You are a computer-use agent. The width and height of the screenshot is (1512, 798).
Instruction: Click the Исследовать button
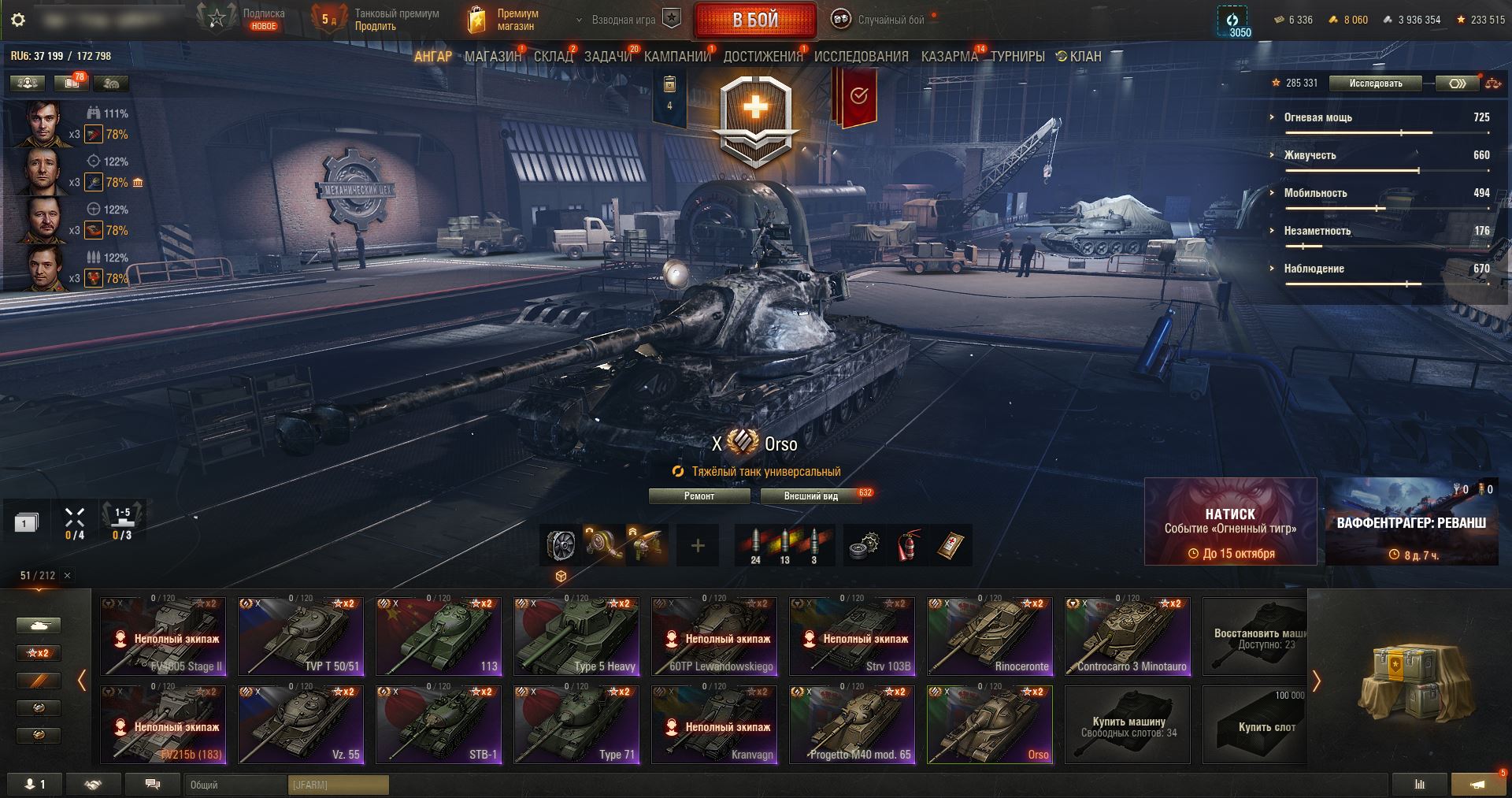click(1375, 84)
